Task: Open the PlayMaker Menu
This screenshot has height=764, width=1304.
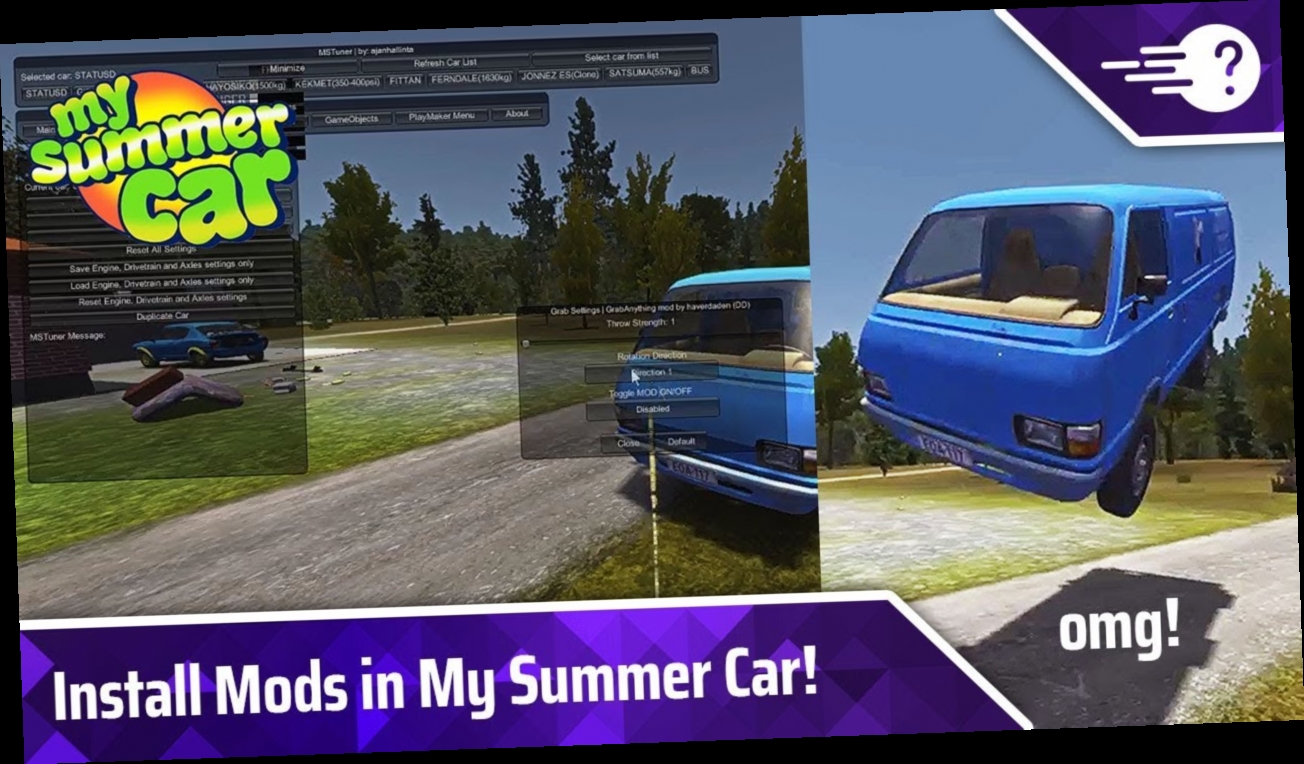Action: tap(441, 116)
